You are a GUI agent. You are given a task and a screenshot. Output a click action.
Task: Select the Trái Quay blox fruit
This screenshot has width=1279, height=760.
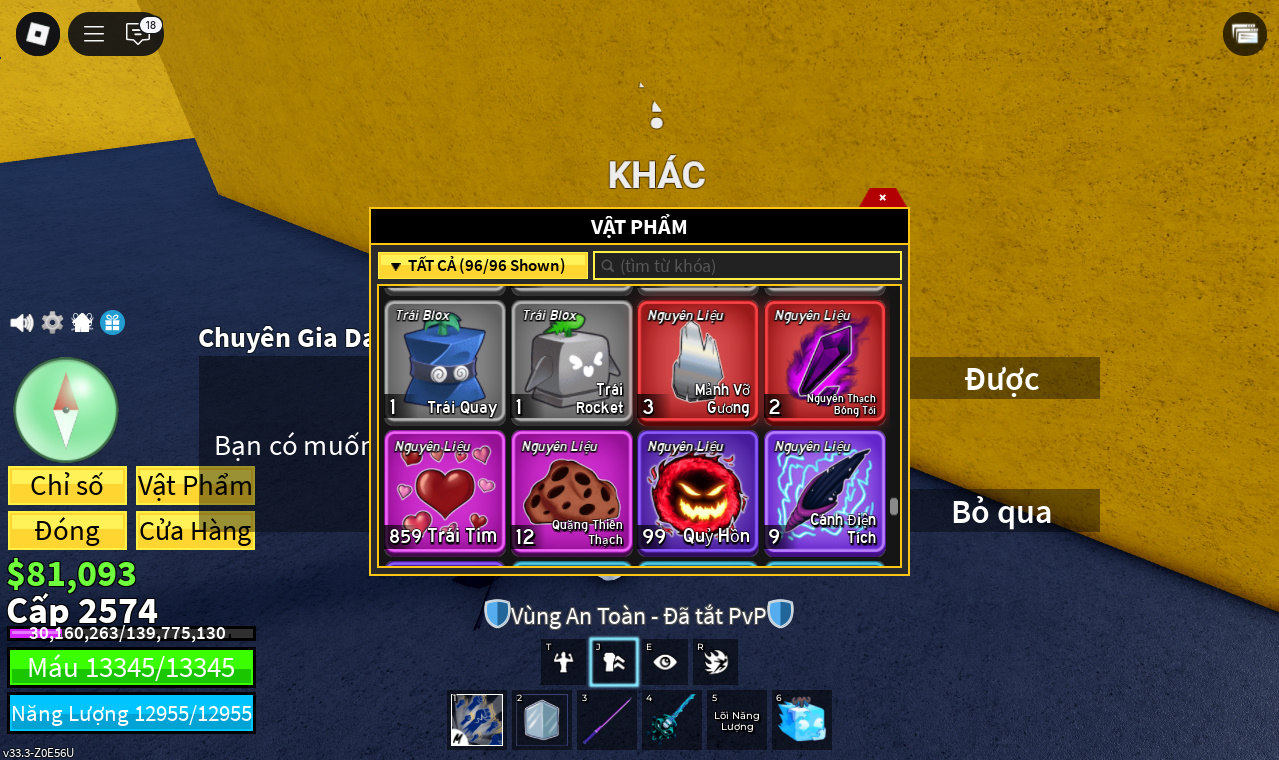click(445, 362)
